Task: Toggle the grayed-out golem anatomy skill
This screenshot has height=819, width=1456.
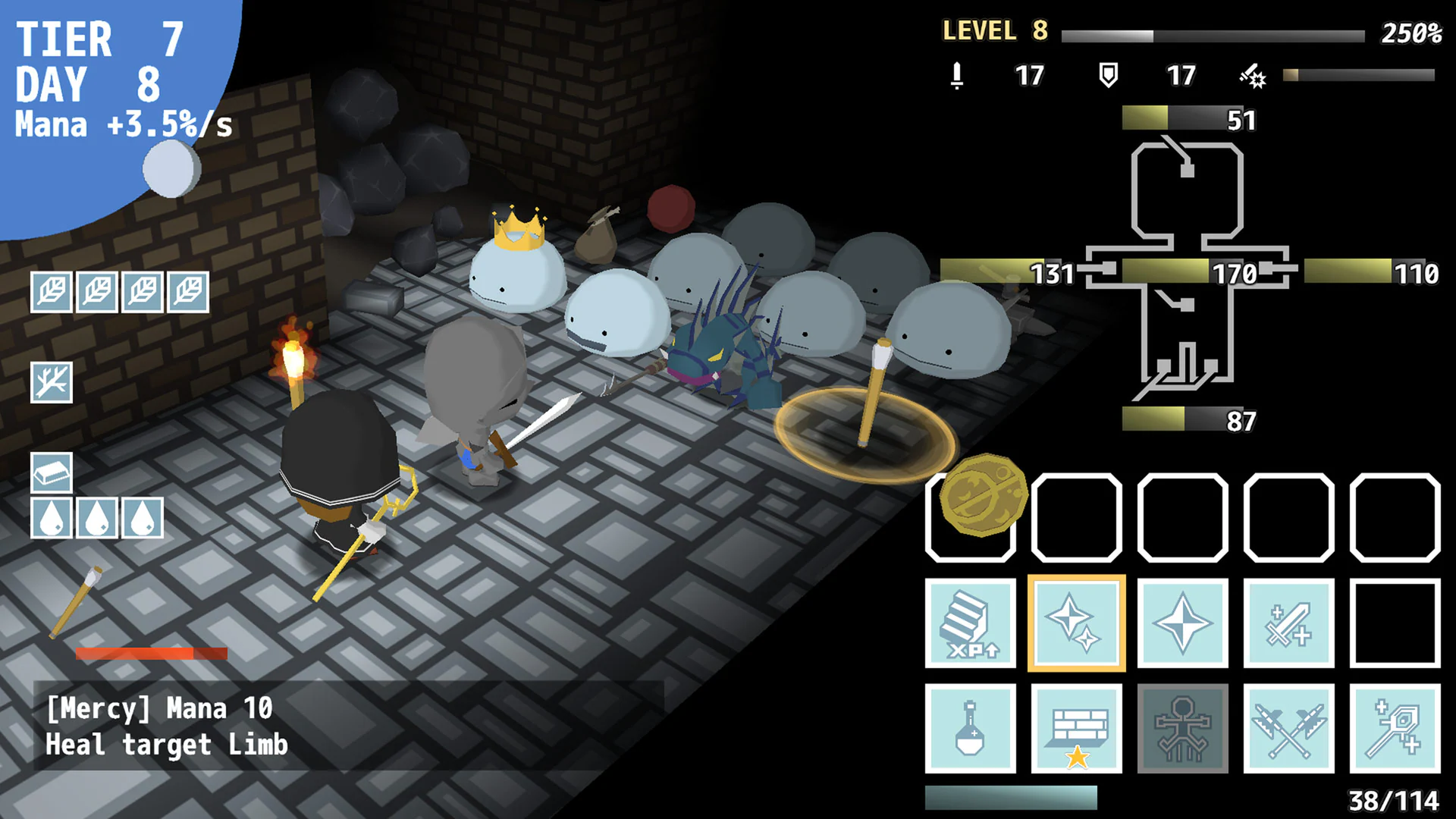Action: pyautogui.click(x=1183, y=730)
